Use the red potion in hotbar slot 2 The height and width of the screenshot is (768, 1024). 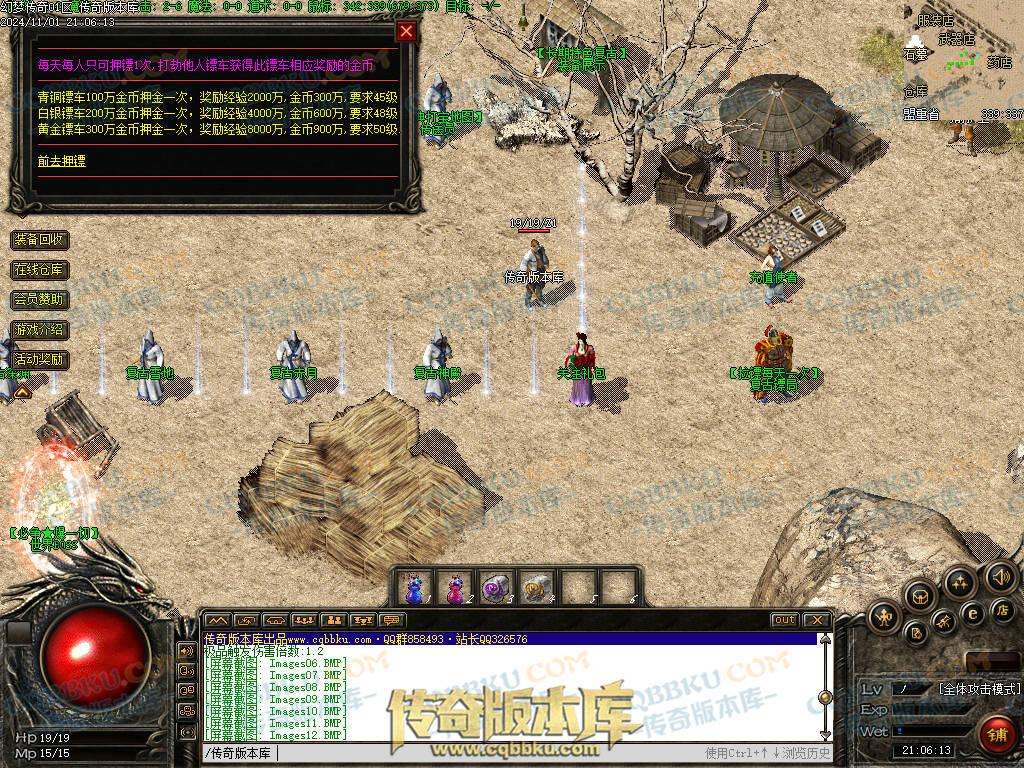click(455, 587)
